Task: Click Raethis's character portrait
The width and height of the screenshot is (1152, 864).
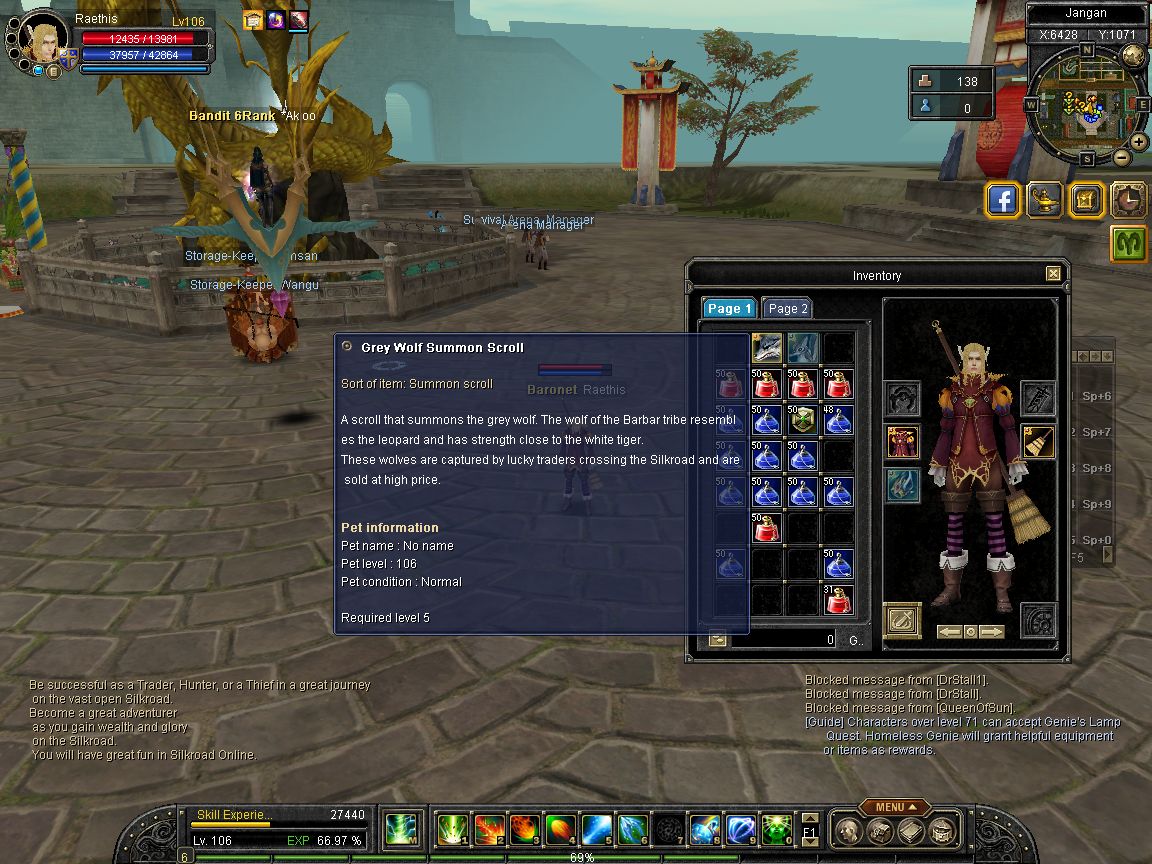Action: click(42, 40)
